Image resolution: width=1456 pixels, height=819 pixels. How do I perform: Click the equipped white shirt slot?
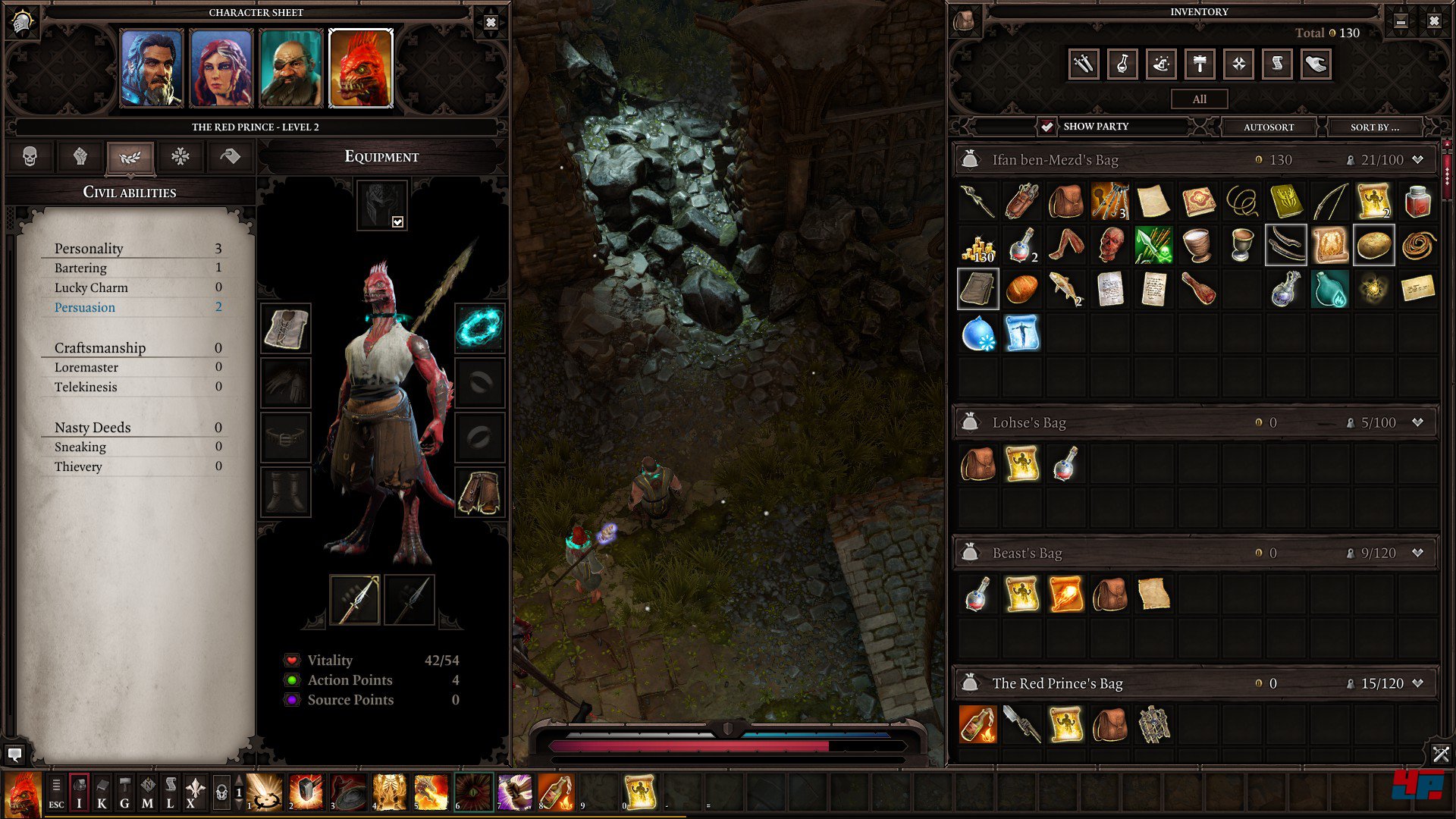pos(286,329)
